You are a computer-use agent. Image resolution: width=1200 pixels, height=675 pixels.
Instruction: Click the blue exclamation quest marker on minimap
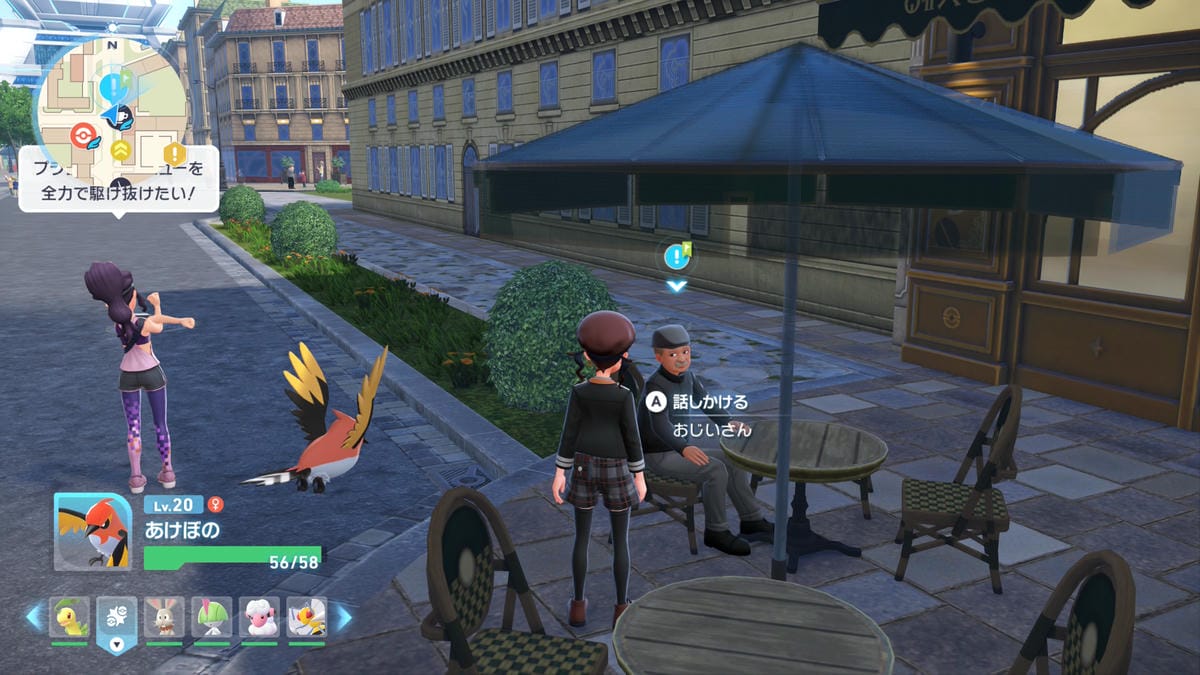(x=111, y=83)
